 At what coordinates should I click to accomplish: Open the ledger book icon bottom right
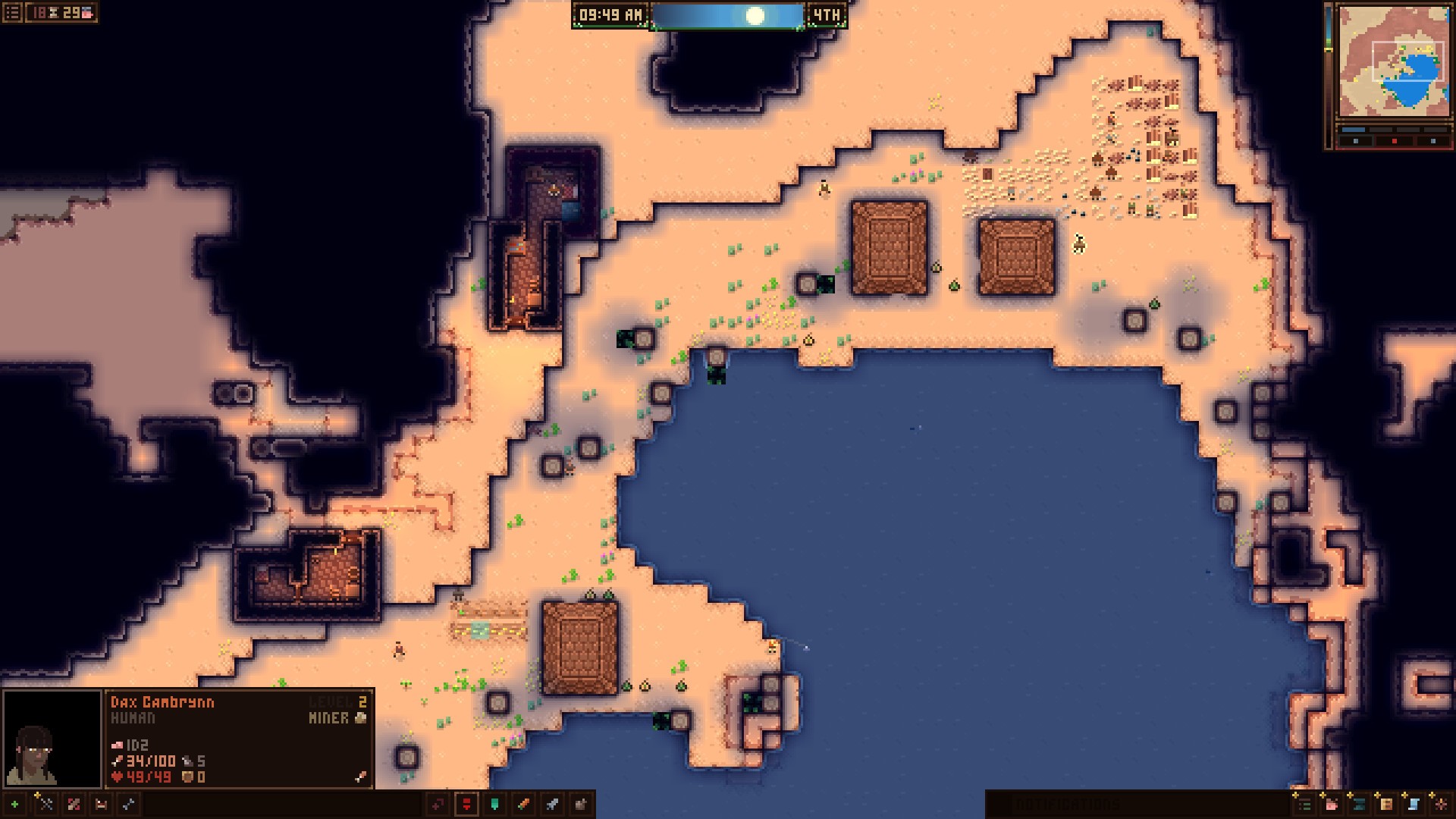click(1385, 805)
